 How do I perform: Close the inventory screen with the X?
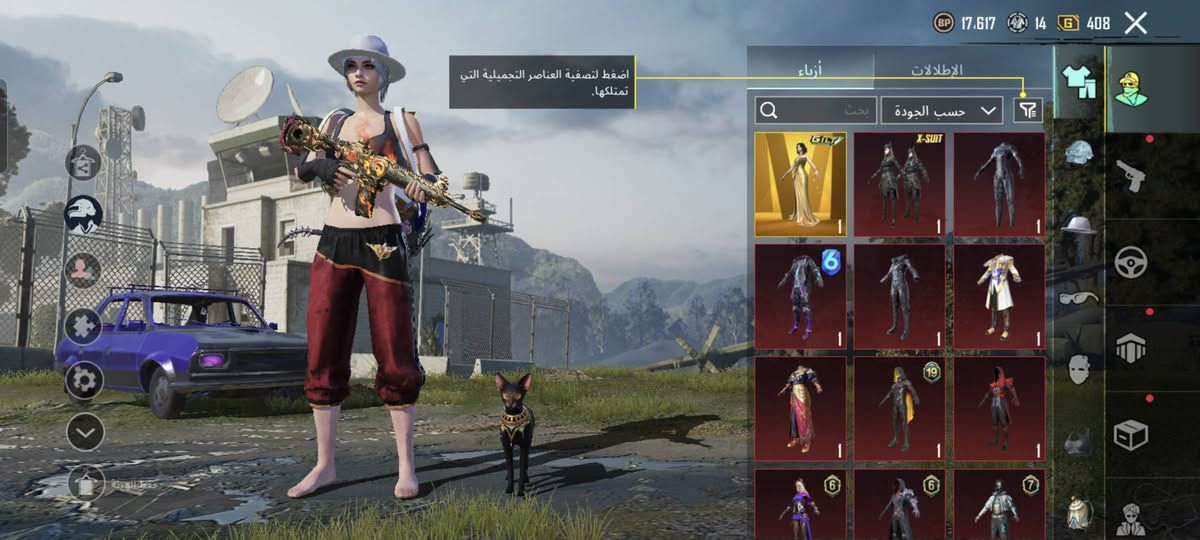[1135, 23]
